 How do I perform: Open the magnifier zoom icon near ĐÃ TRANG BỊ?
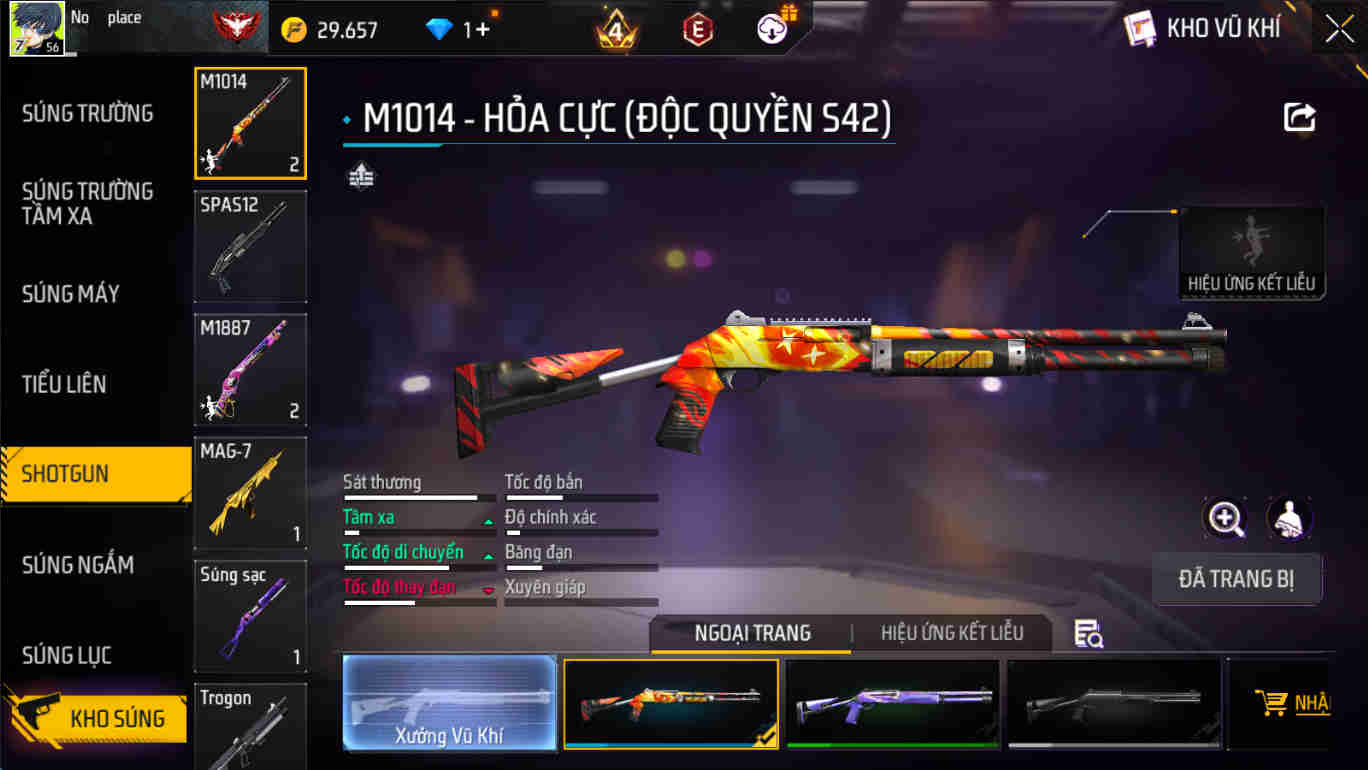click(x=1225, y=518)
